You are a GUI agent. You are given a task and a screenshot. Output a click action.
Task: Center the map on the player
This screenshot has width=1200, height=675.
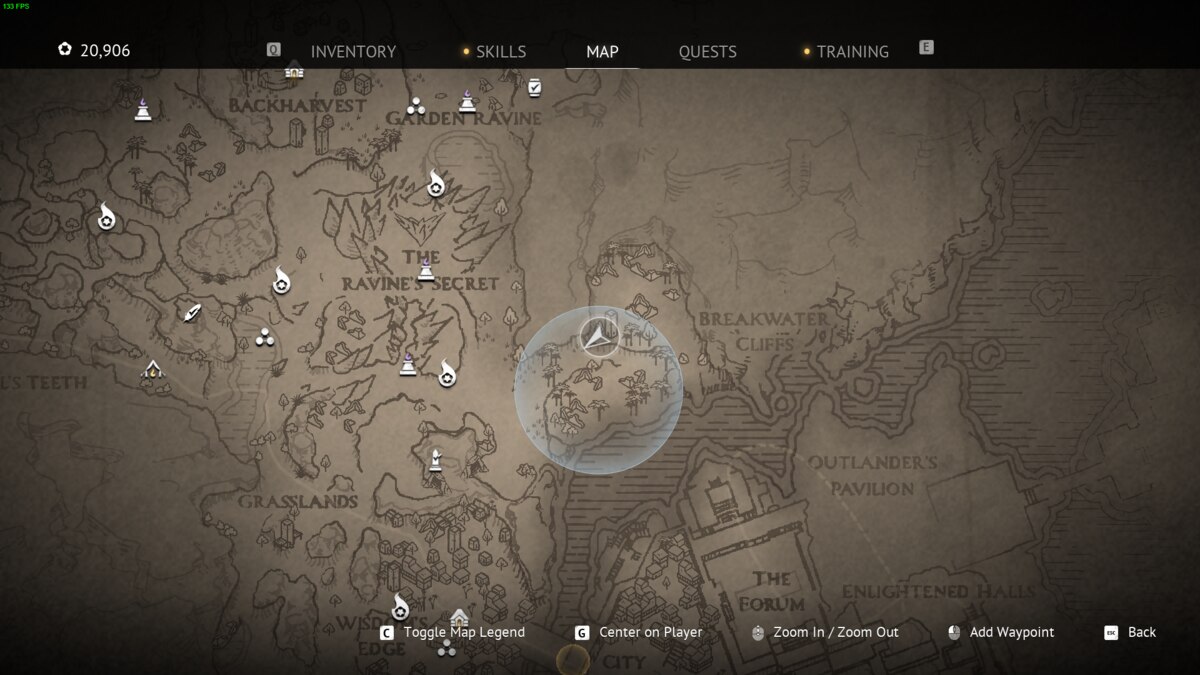coord(639,632)
